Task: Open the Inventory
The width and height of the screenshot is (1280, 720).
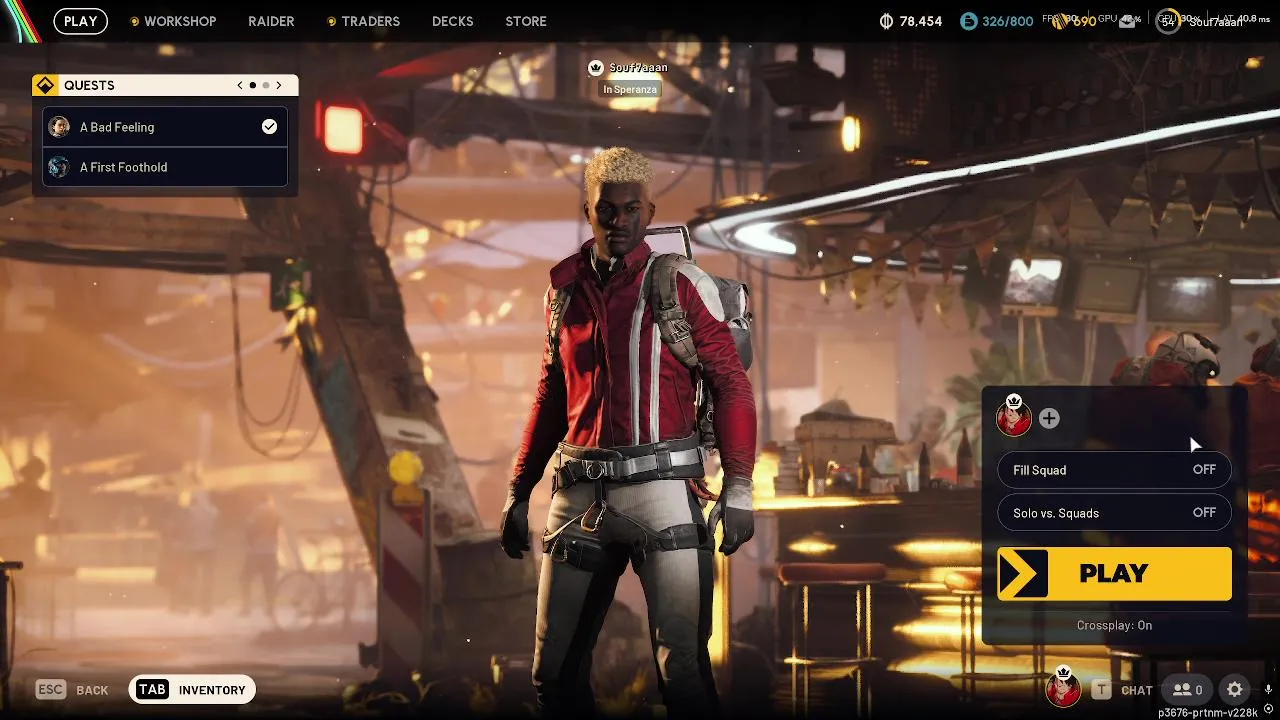Action: 192,690
